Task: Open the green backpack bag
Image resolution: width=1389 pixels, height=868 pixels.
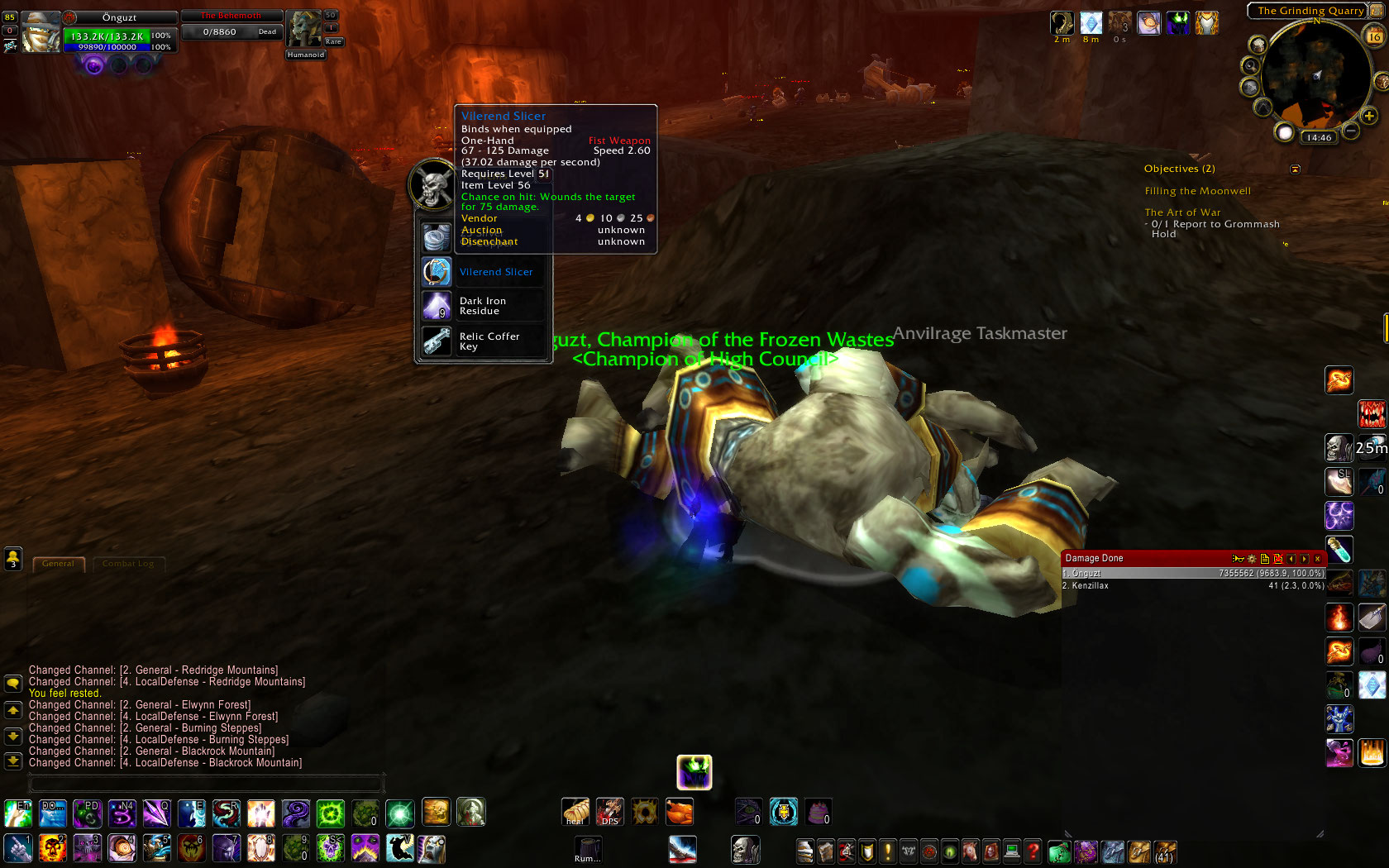Action: point(1059,851)
